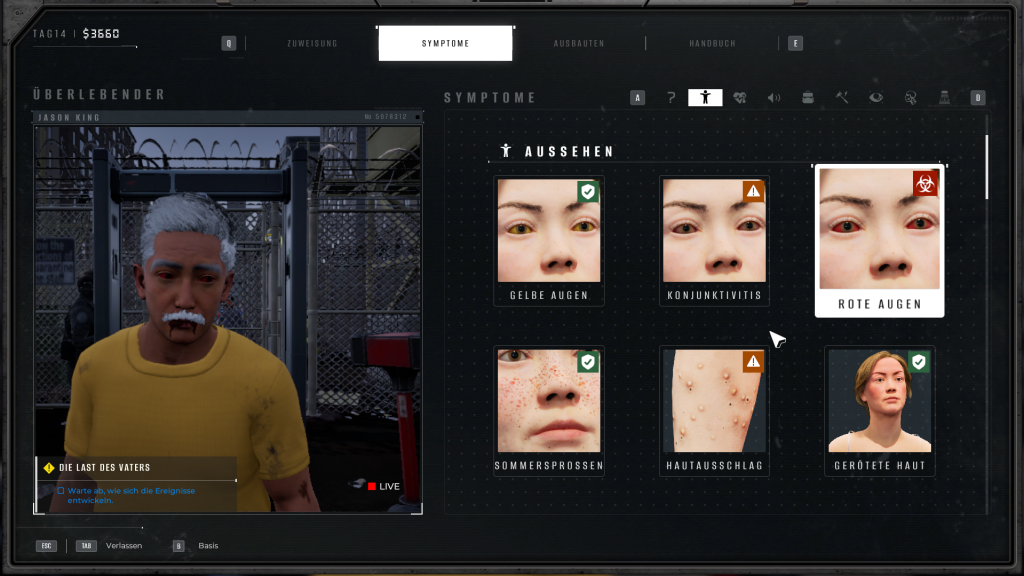Open the Handbuch tab
1024x576 pixels.
coord(712,44)
